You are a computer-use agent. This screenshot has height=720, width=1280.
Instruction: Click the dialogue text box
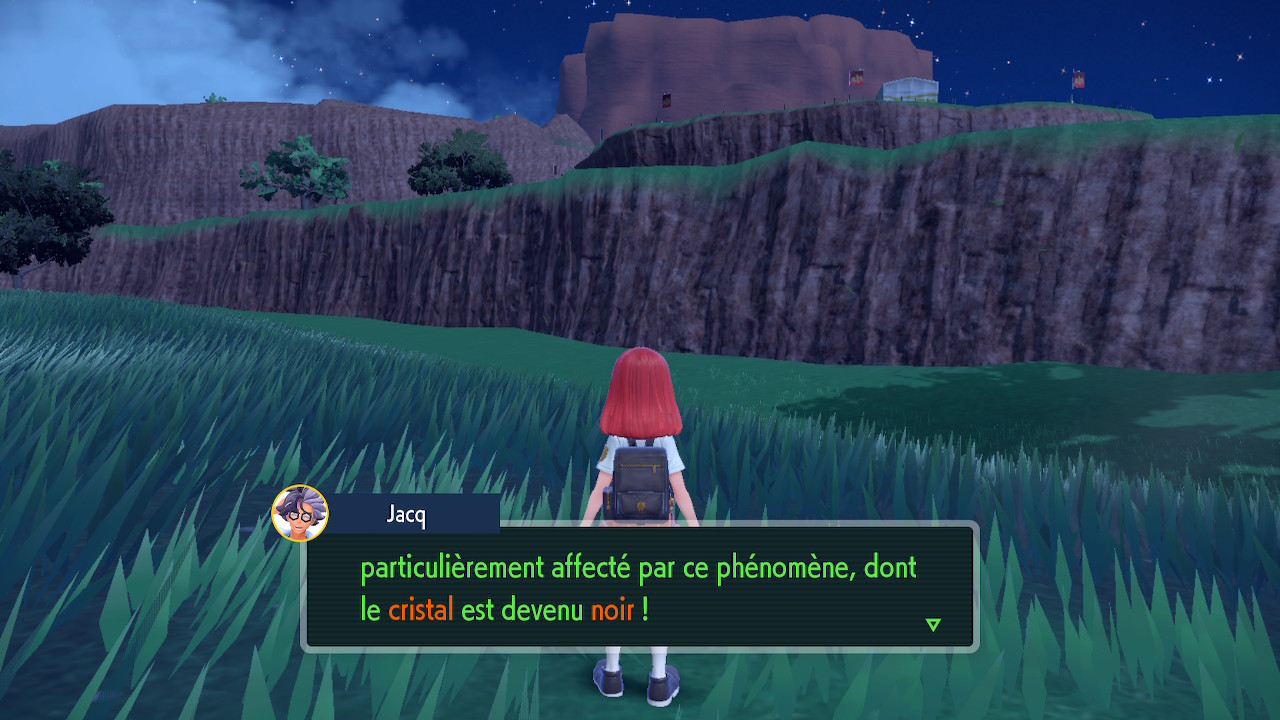(x=639, y=587)
